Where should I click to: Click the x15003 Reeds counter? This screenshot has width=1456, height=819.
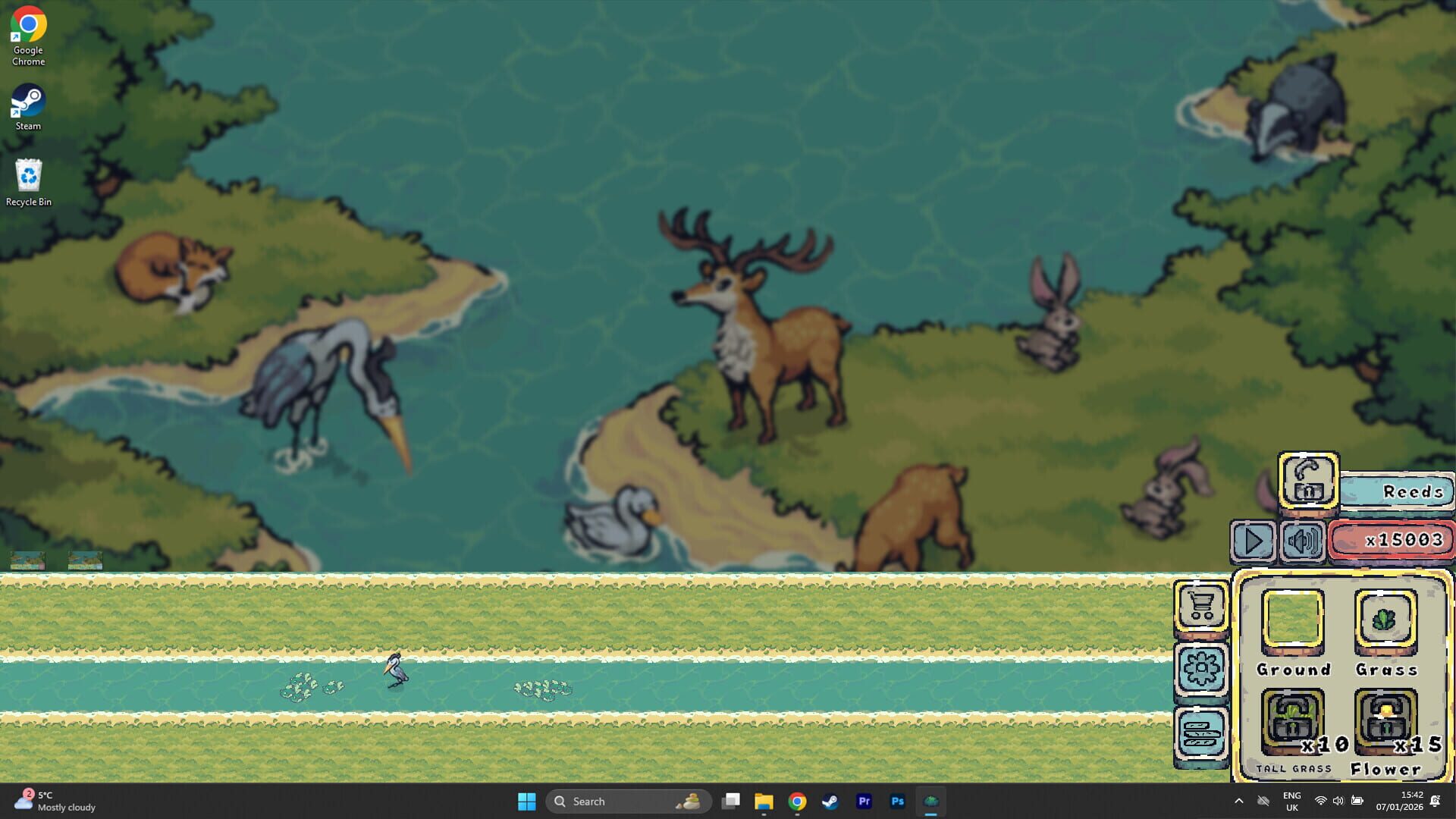(1392, 540)
